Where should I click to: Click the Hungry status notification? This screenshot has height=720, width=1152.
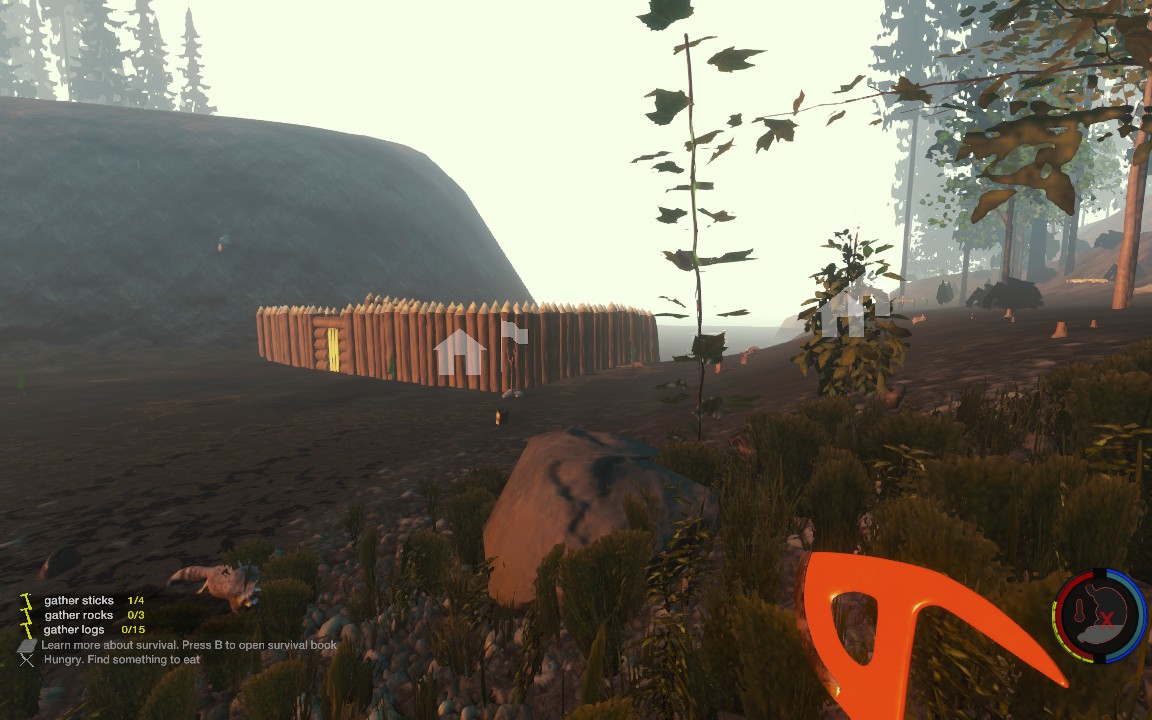click(x=121, y=660)
